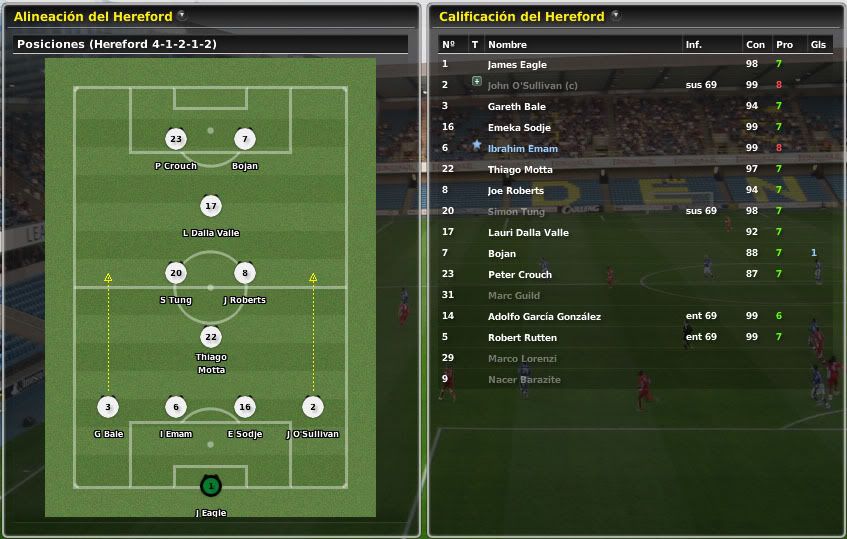Select John O'Sullivan in the ratings list
Image resolution: width=847 pixels, height=539 pixels.
532,85
